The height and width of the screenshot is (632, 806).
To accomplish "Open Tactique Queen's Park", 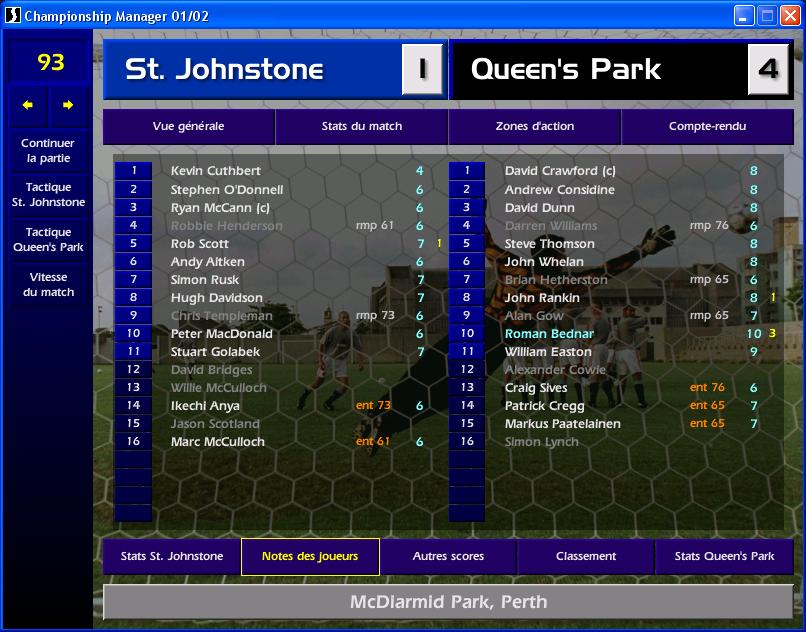I will (50, 239).
